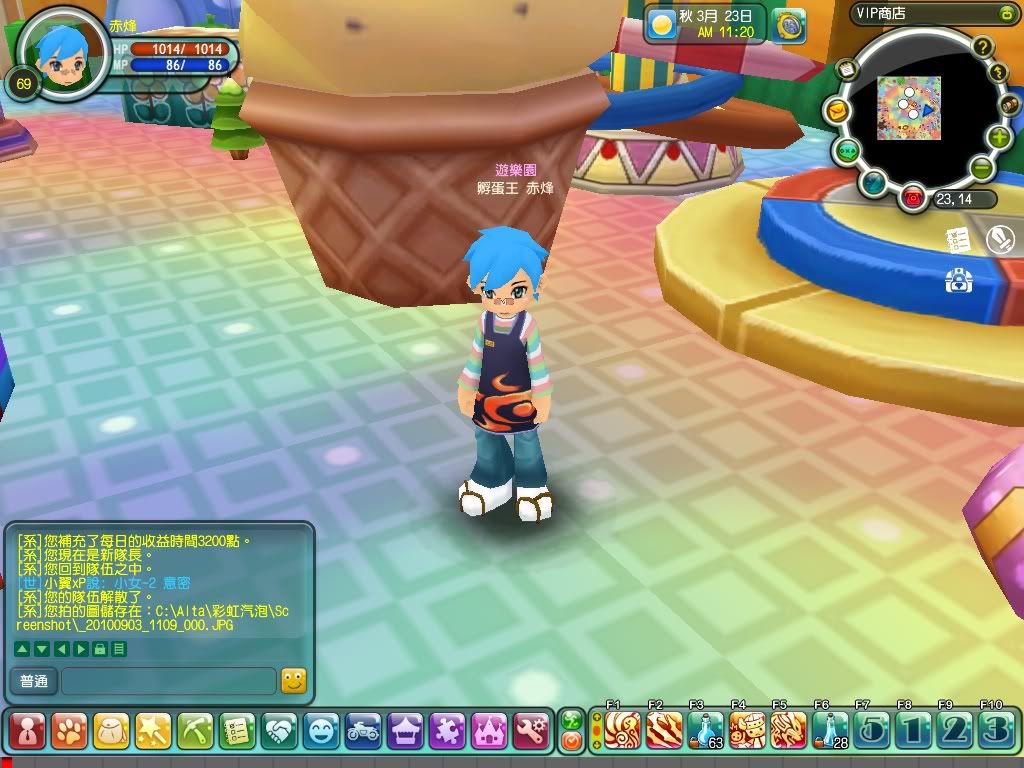Open help via the question mark icon
The width and height of the screenshot is (1024, 768).
(983, 46)
